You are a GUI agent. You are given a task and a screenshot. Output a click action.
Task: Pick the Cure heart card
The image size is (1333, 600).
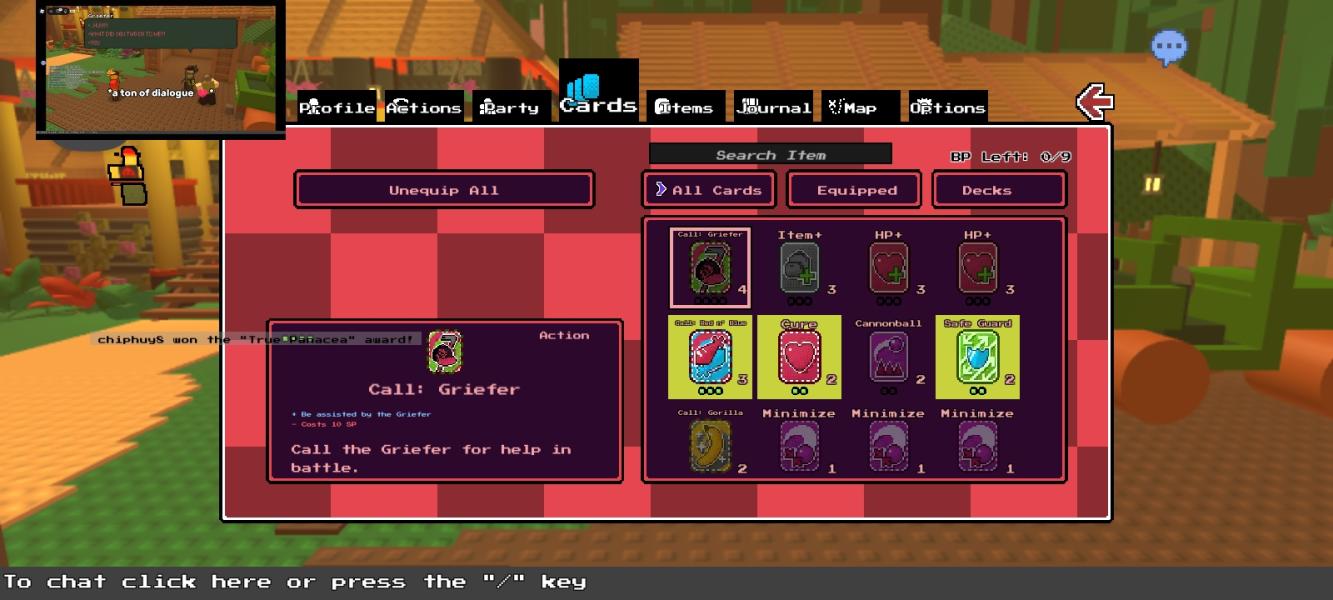tap(799, 357)
